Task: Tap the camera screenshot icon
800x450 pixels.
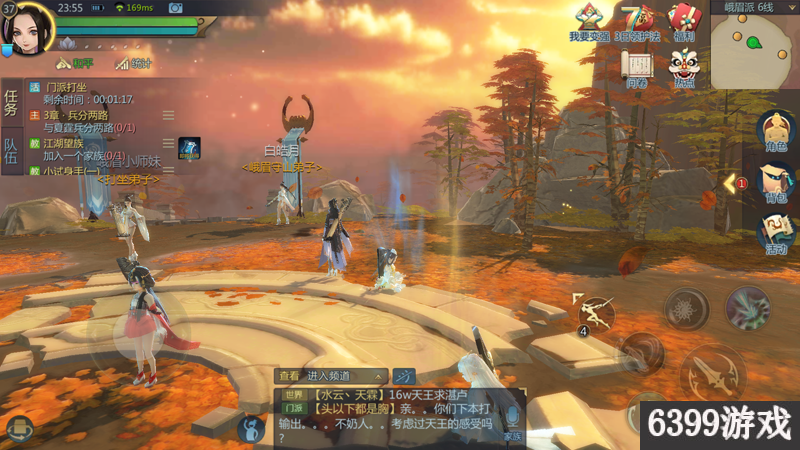Action: click(176, 8)
